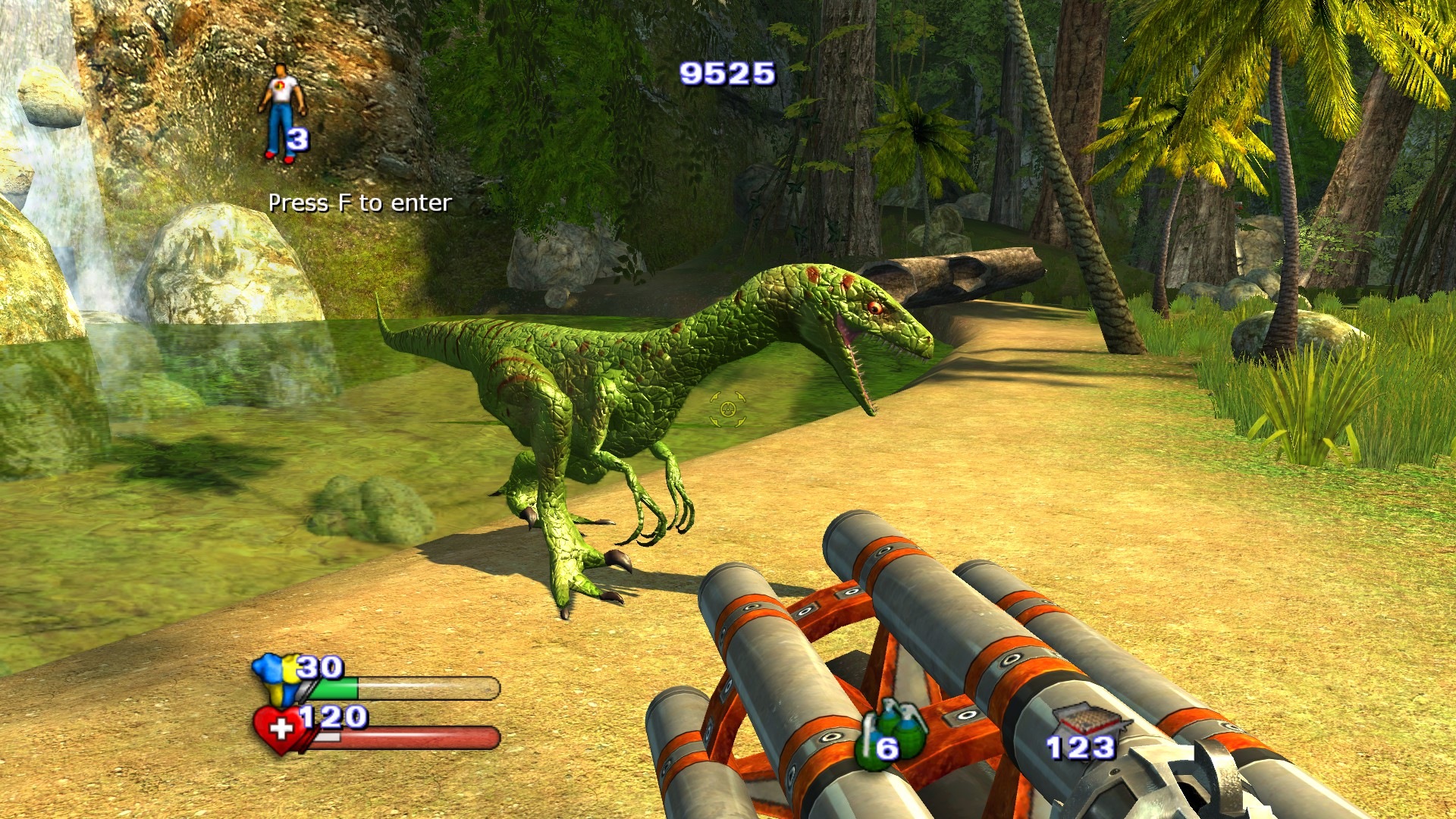1456x819 pixels.
Task: Click the red heart health icon
Action: [279, 730]
